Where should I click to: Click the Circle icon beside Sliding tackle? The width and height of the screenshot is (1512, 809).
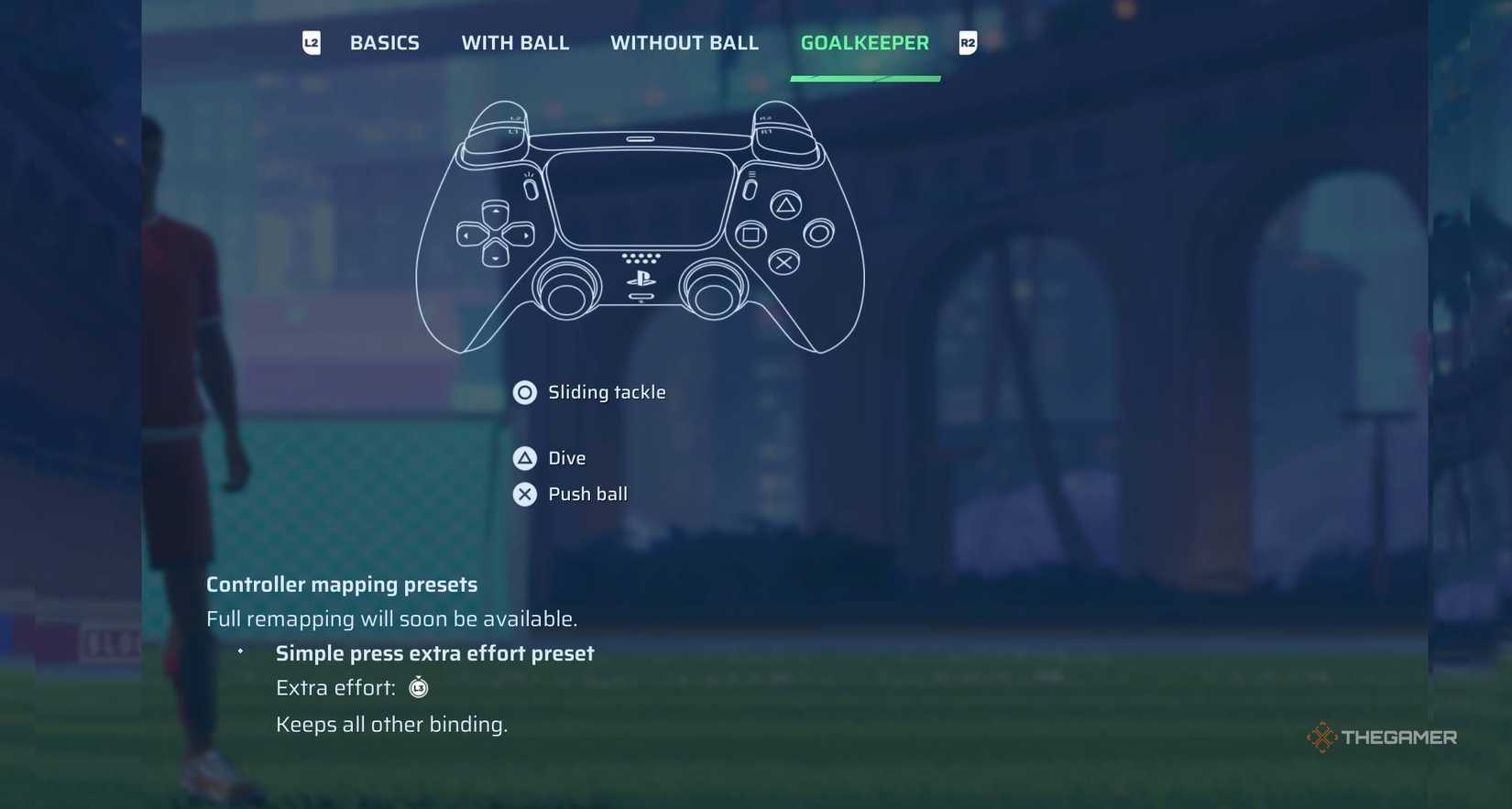(524, 392)
